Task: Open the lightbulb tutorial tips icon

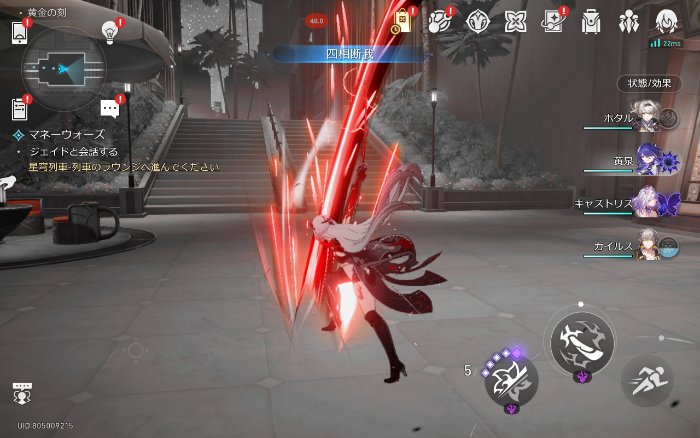Action: pos(111,31)
